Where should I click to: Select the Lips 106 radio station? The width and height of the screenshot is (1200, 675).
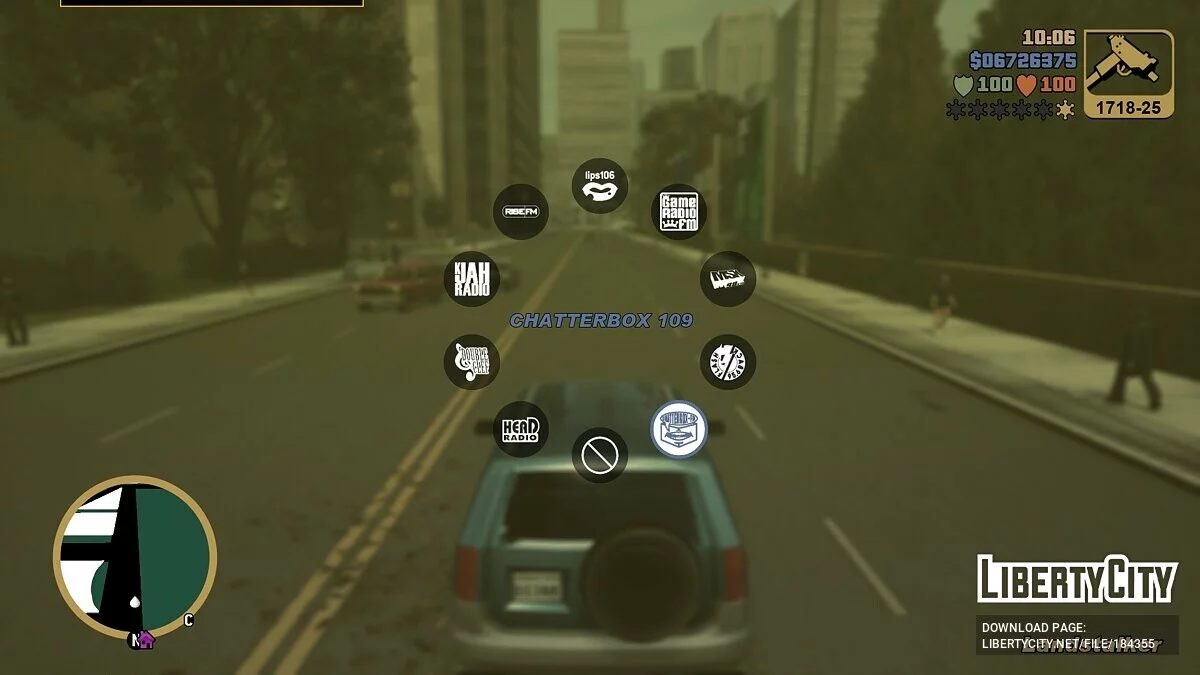[x=600, y=186]
